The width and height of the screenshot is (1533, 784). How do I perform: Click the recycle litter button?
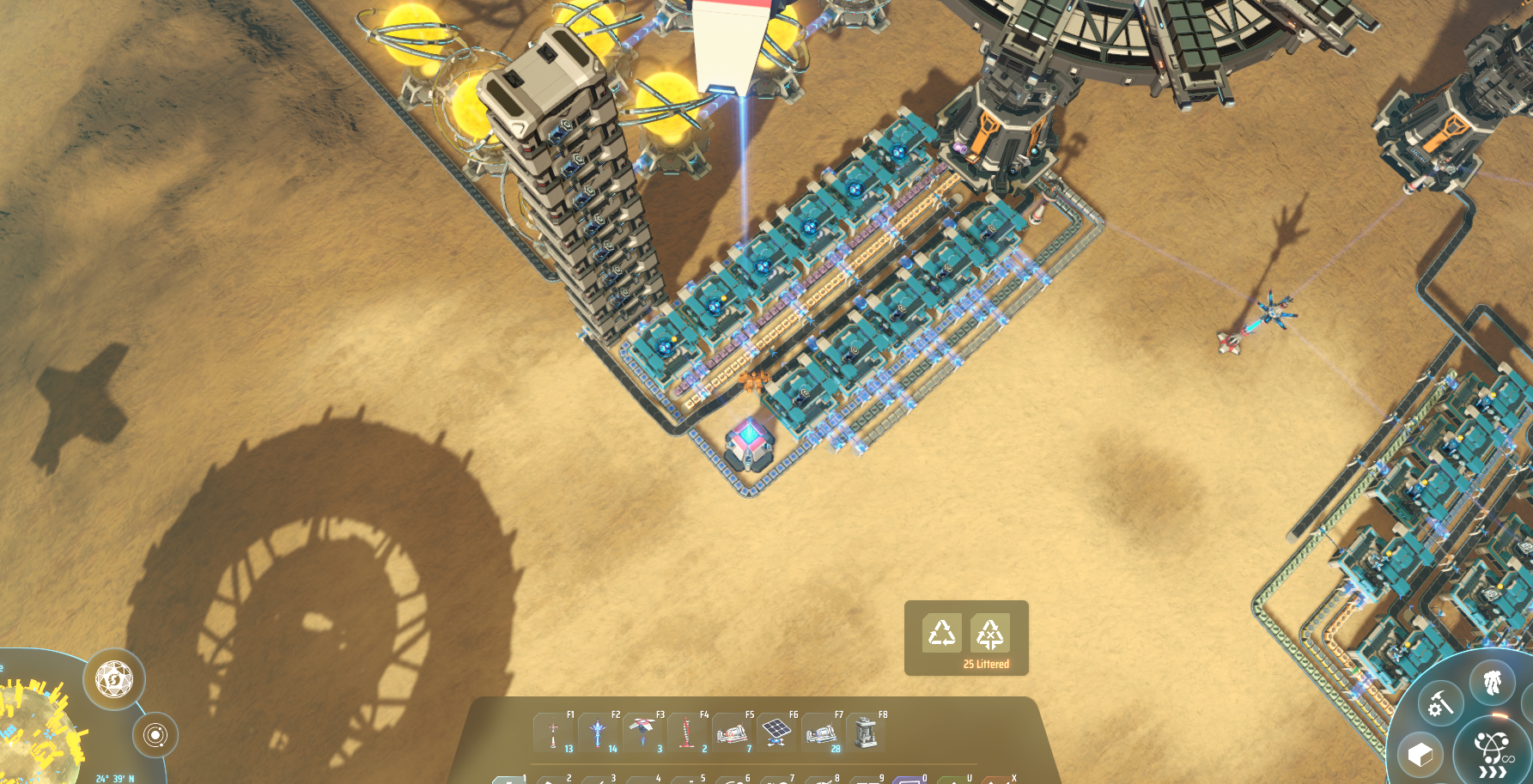click(942, 634)
